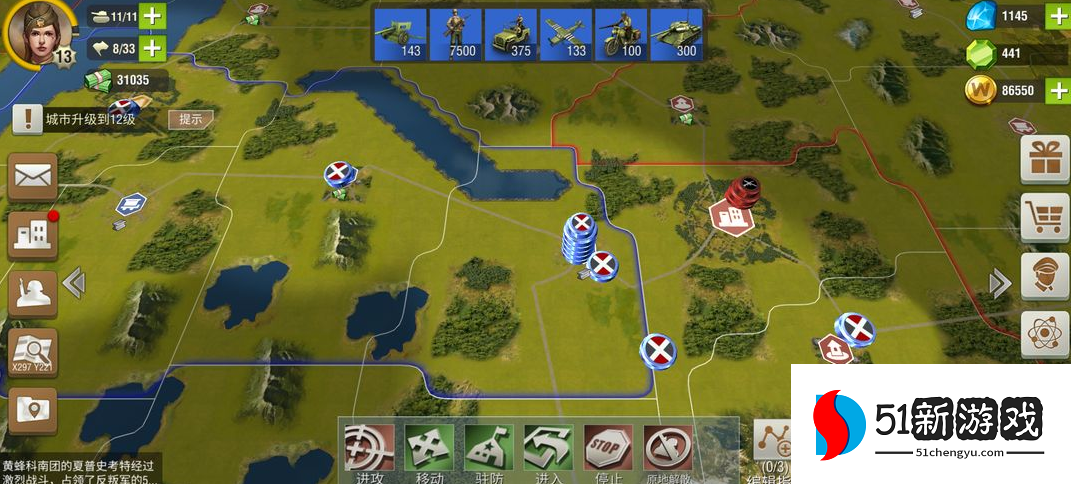Add gold W coins with the plus
This screenshot has height=484, width=1071.
pyautogui.click(x=1057, y=90)
